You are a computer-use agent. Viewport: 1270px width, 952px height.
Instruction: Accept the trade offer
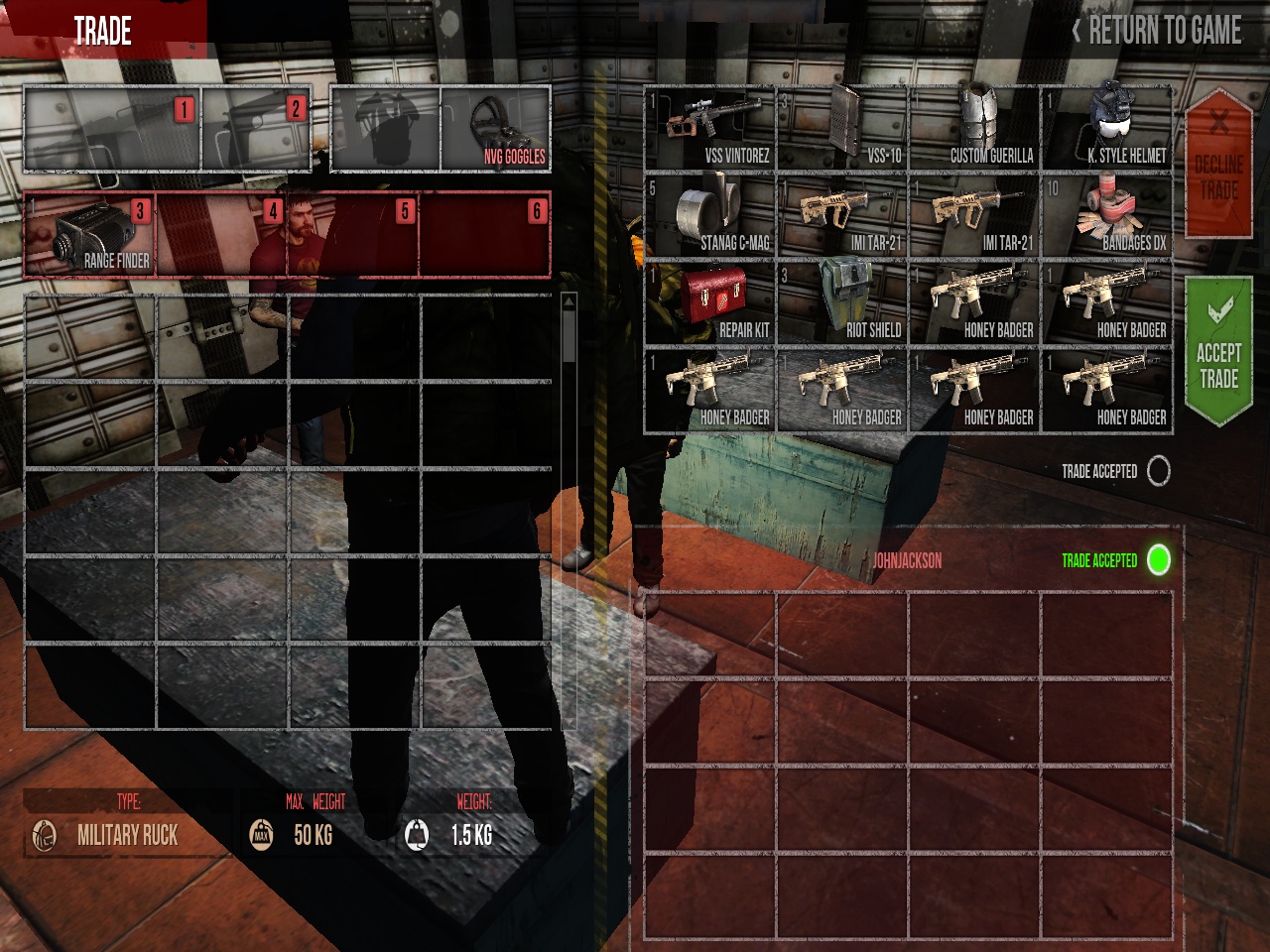tap(1218, 350)
